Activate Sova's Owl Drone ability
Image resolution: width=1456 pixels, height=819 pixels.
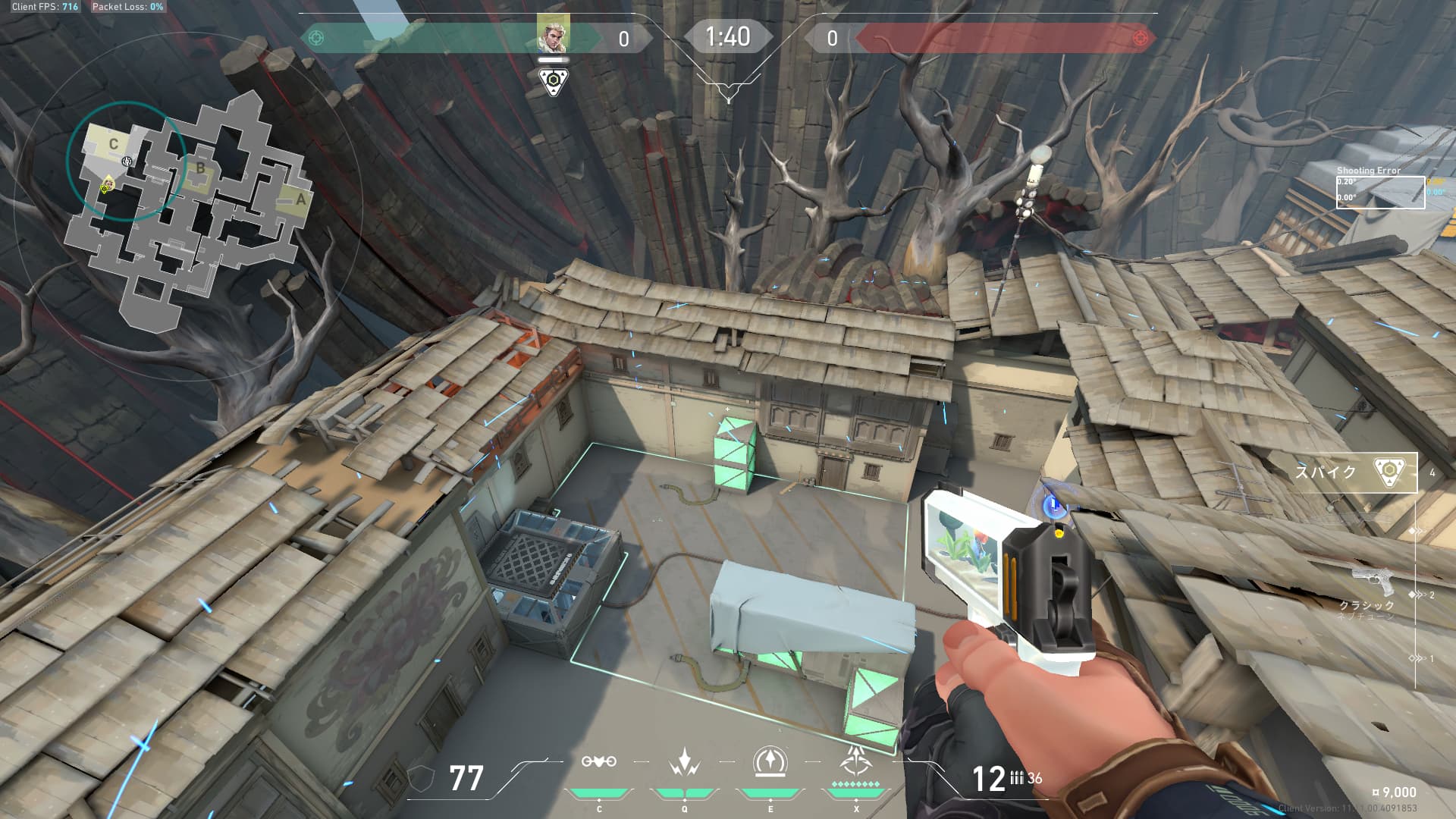(599, 762)
